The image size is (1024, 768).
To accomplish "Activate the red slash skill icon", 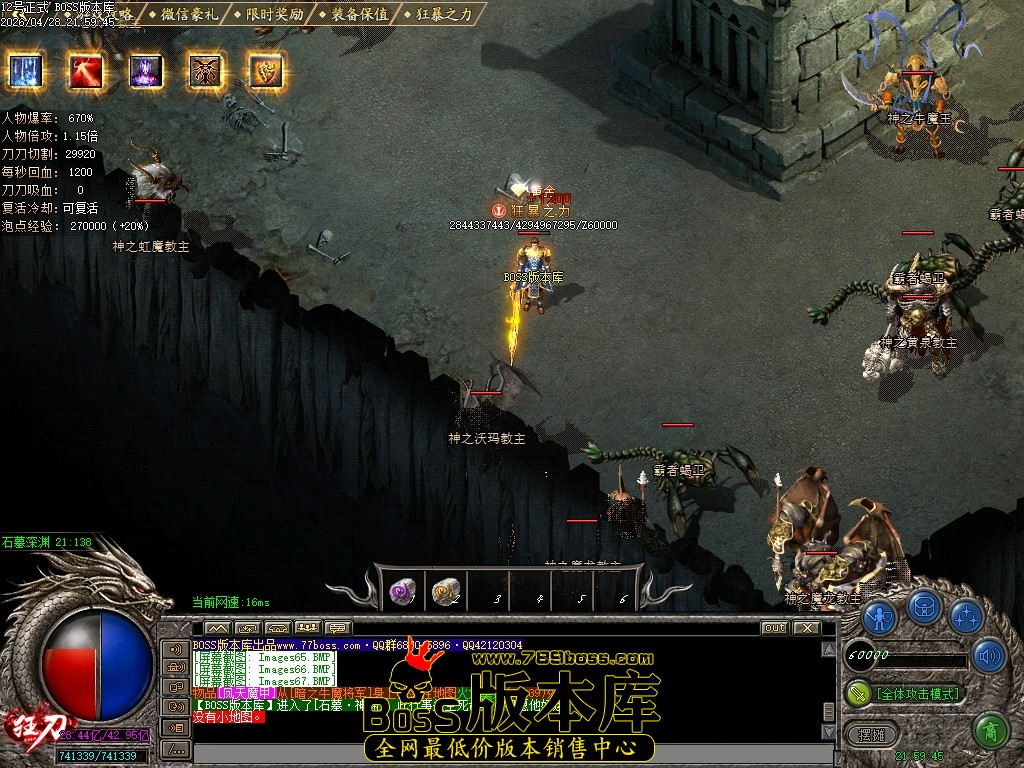I will coord(85,71).
